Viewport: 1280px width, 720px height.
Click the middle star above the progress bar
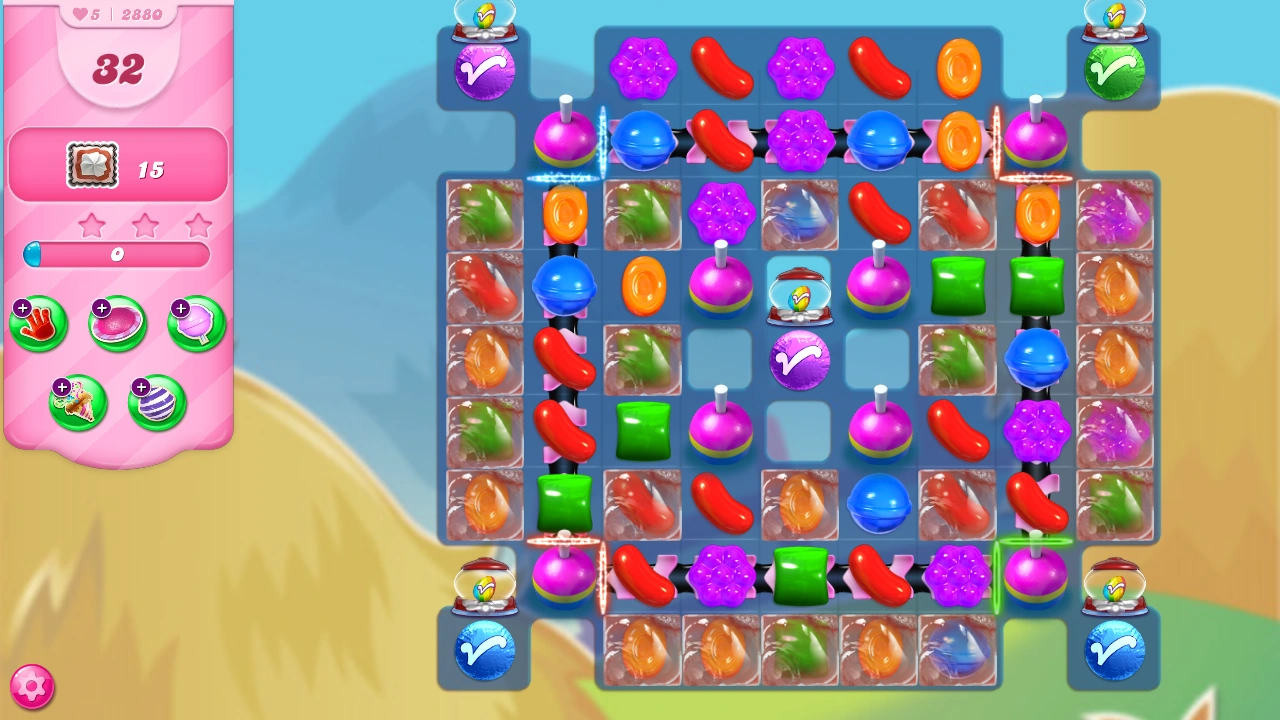145,225
